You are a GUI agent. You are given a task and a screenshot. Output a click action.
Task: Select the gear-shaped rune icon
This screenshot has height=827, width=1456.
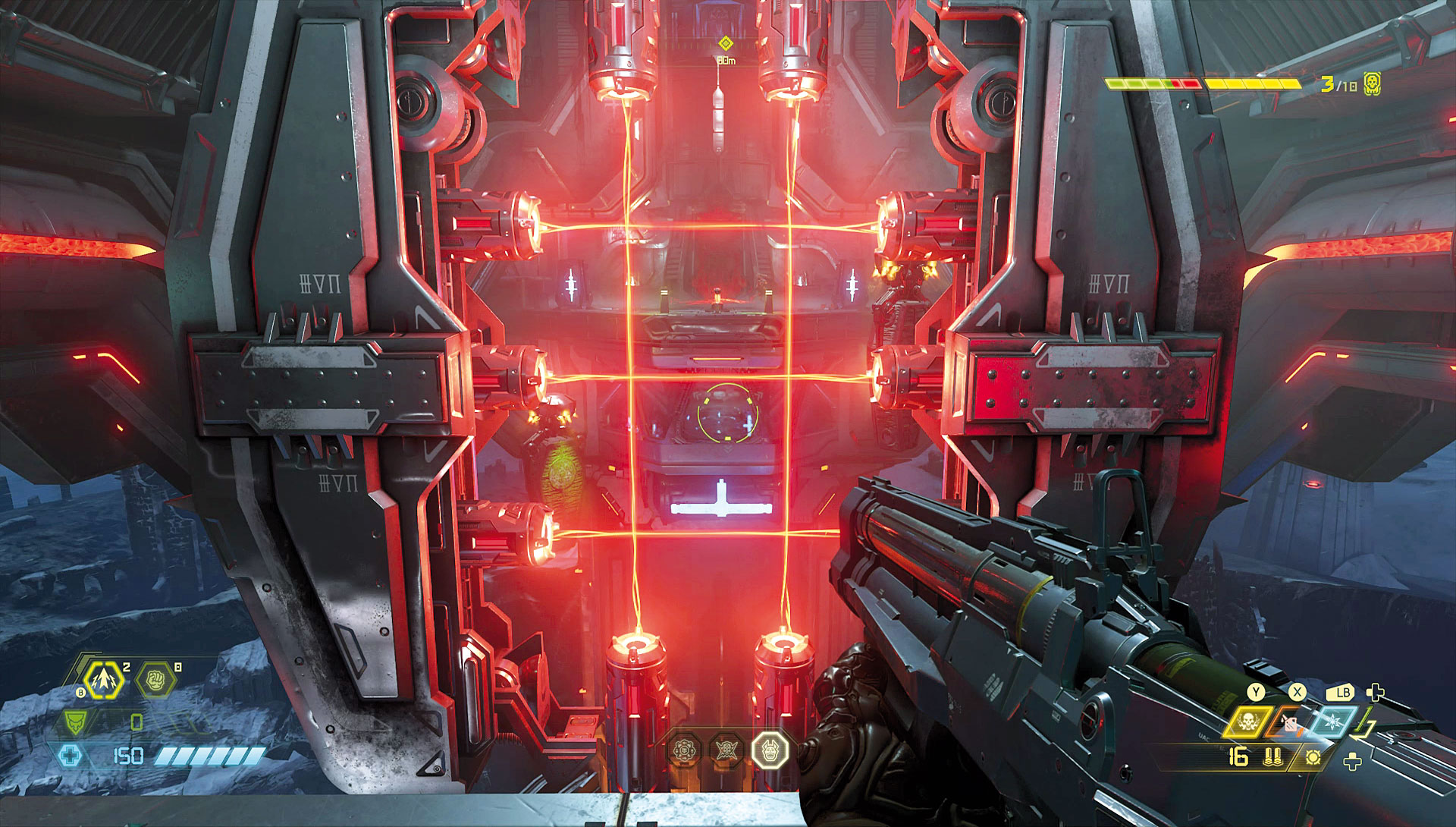click(x=684, y=750)
